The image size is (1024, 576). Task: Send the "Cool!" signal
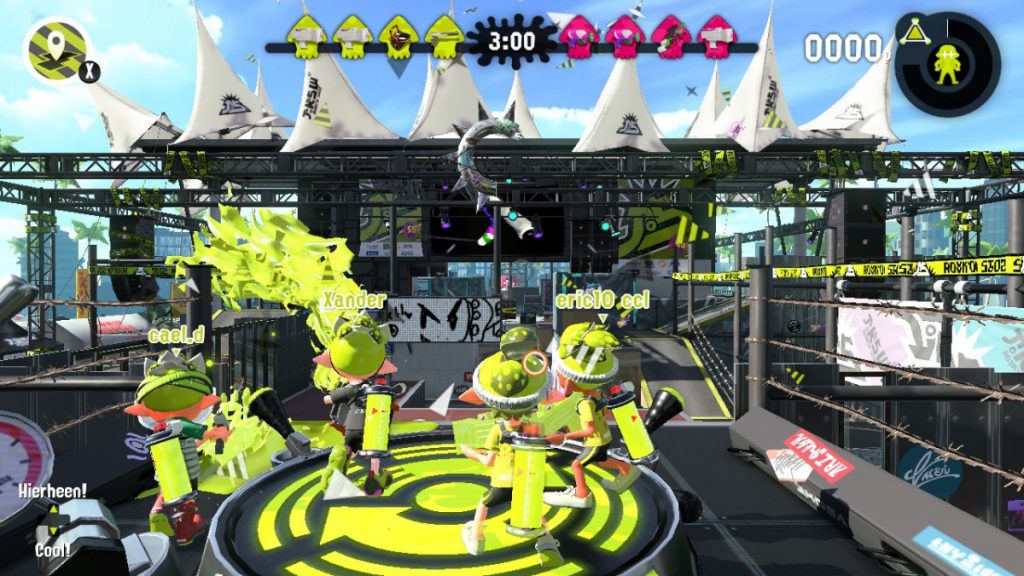point(50,549)
